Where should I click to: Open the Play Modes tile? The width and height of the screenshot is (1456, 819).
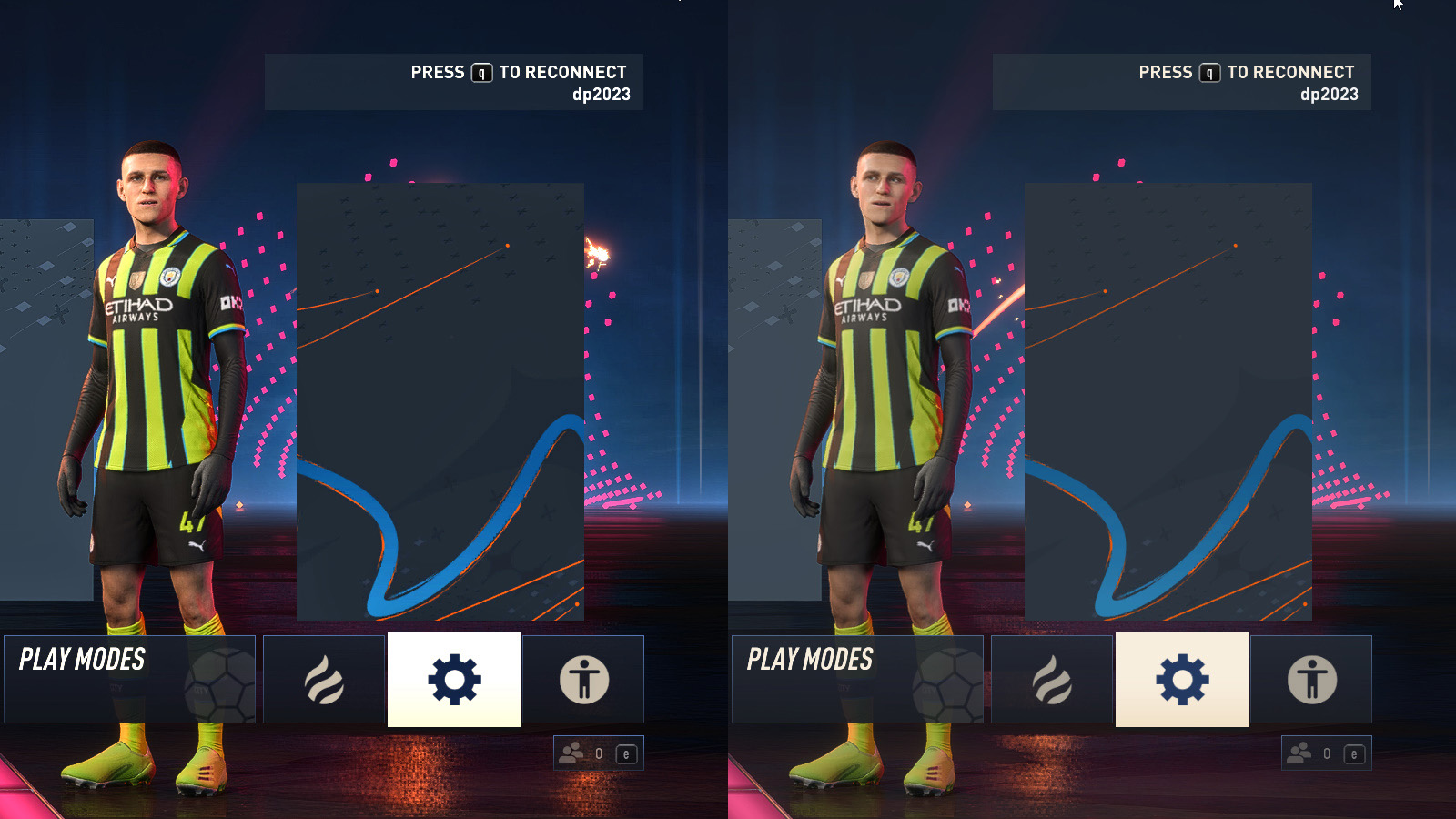[x=129, y=679]
